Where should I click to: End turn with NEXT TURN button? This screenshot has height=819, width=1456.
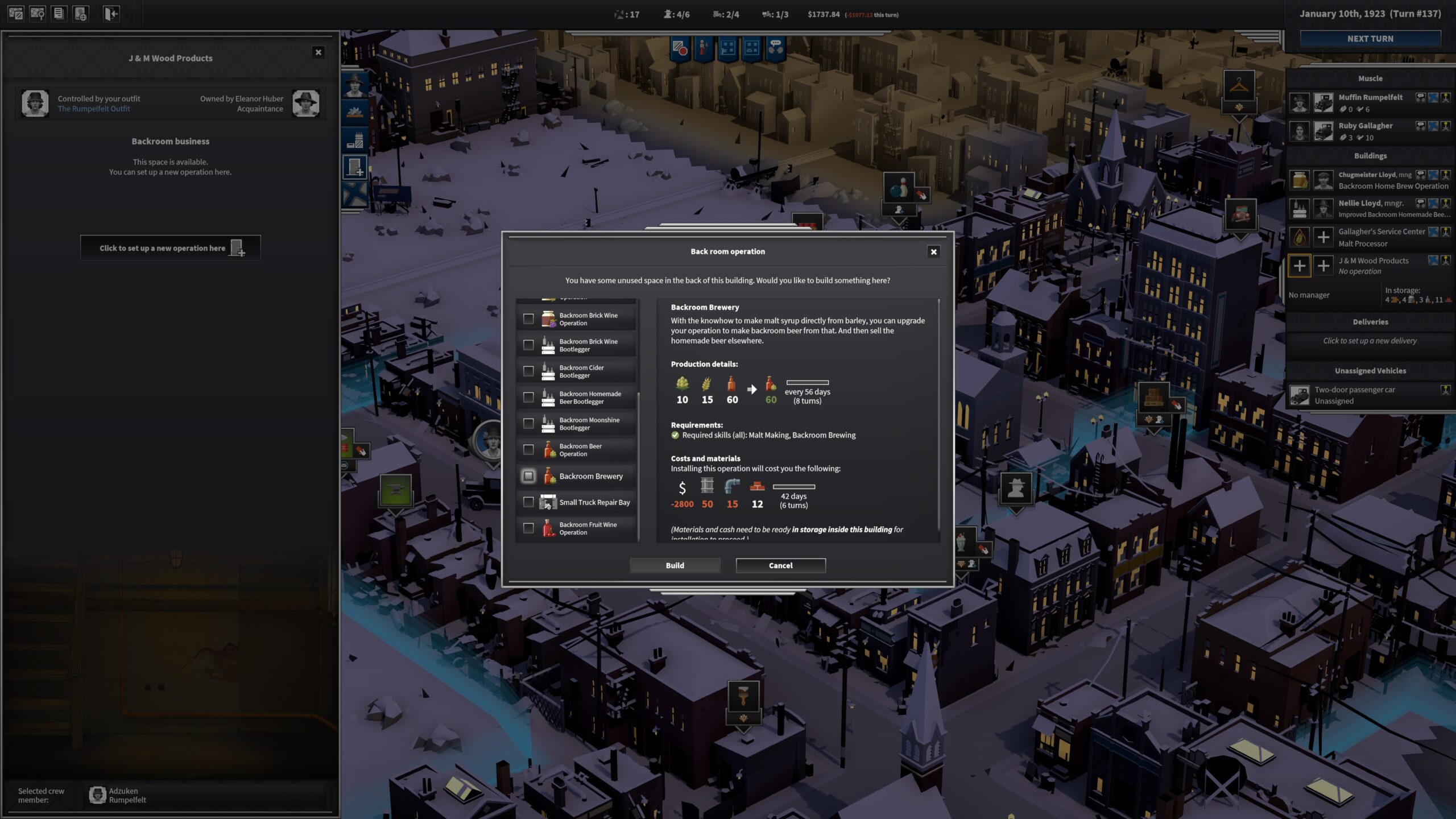click(x=1370, y=39)
